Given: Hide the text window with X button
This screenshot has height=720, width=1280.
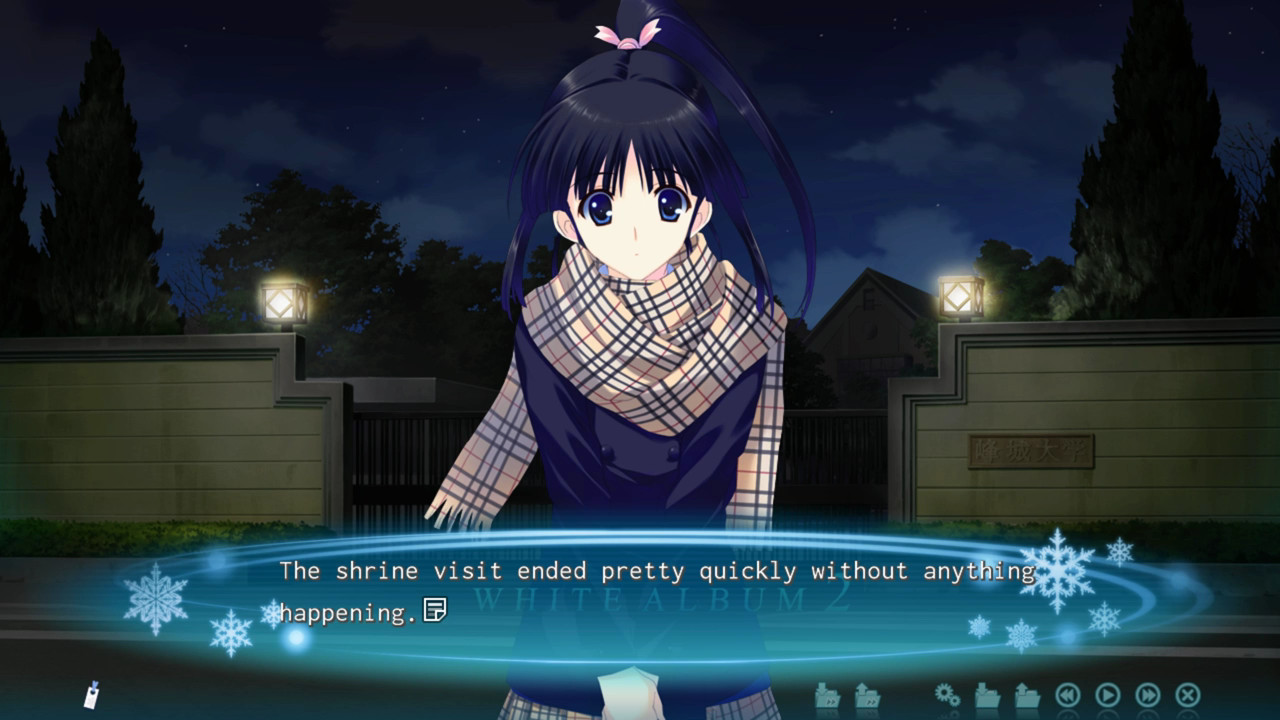Looking at the screenshot, I should click(1187, 694).
